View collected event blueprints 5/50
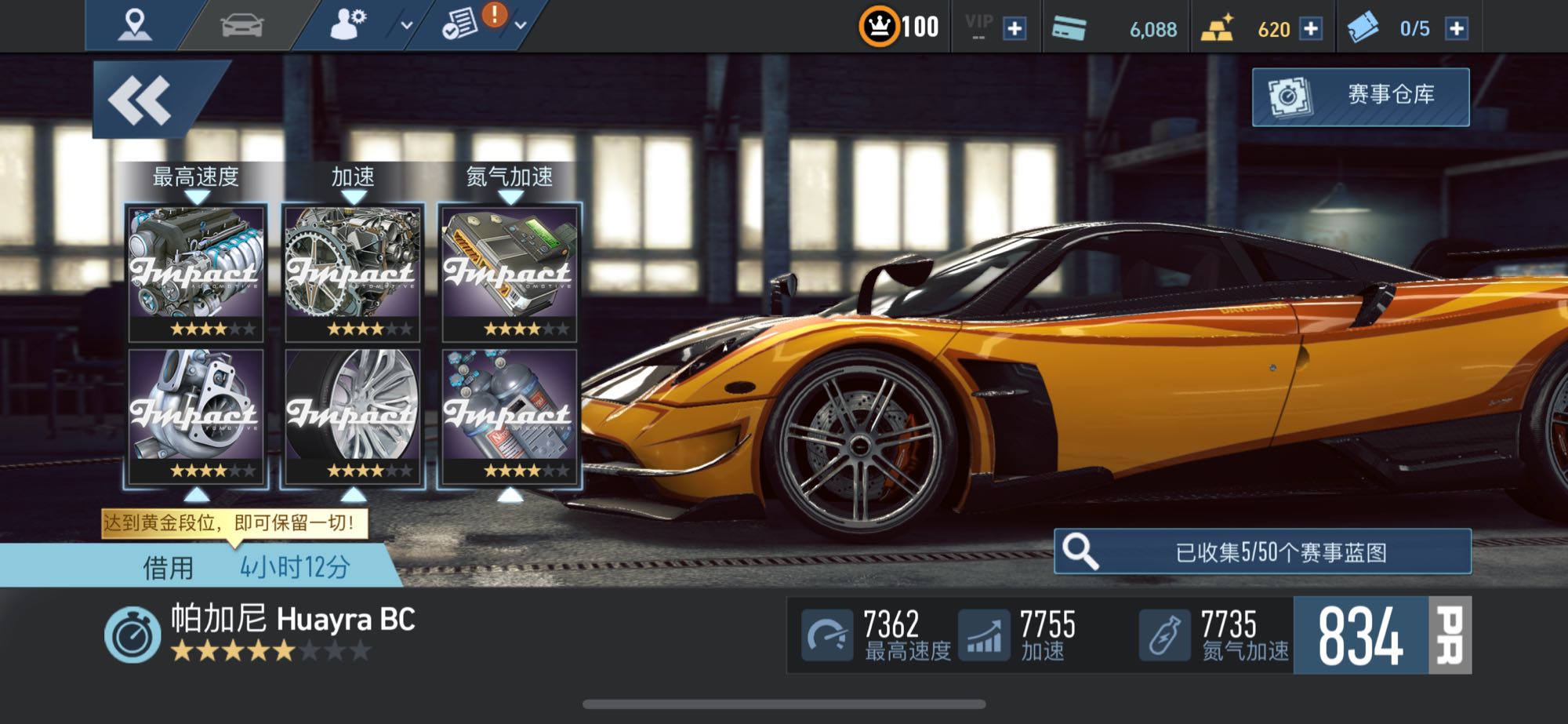Image resolution: width=1568 pixels, height=724 pixels. click(x=1262, y=551)
